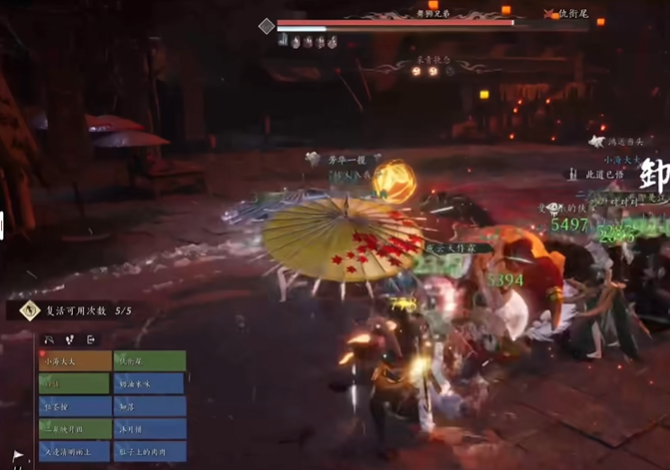Click the white flag icon beside the team panel
This screenshot has height=470, width=670.
[18, 457]
